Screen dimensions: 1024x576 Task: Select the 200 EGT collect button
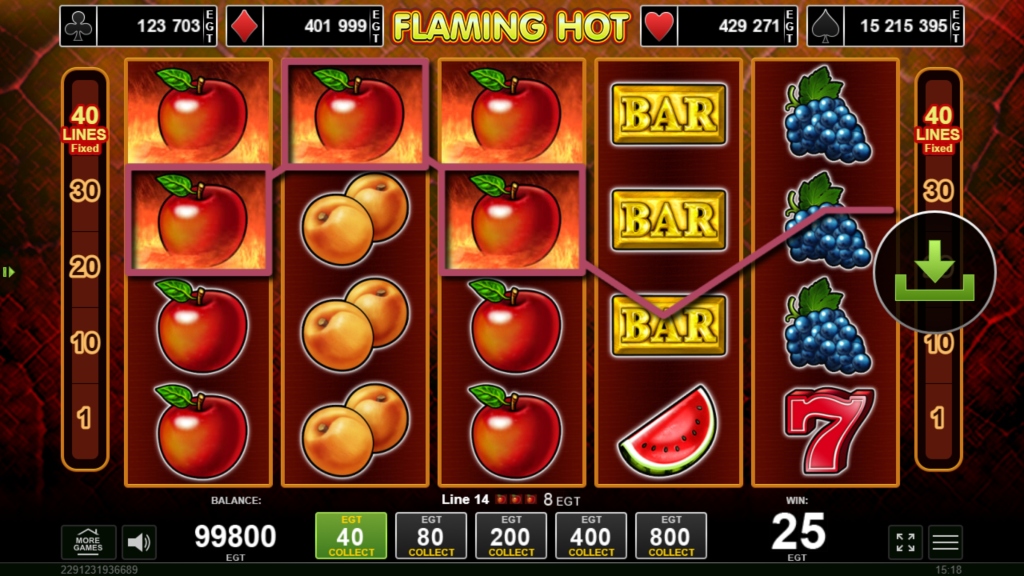click(511, 535)
